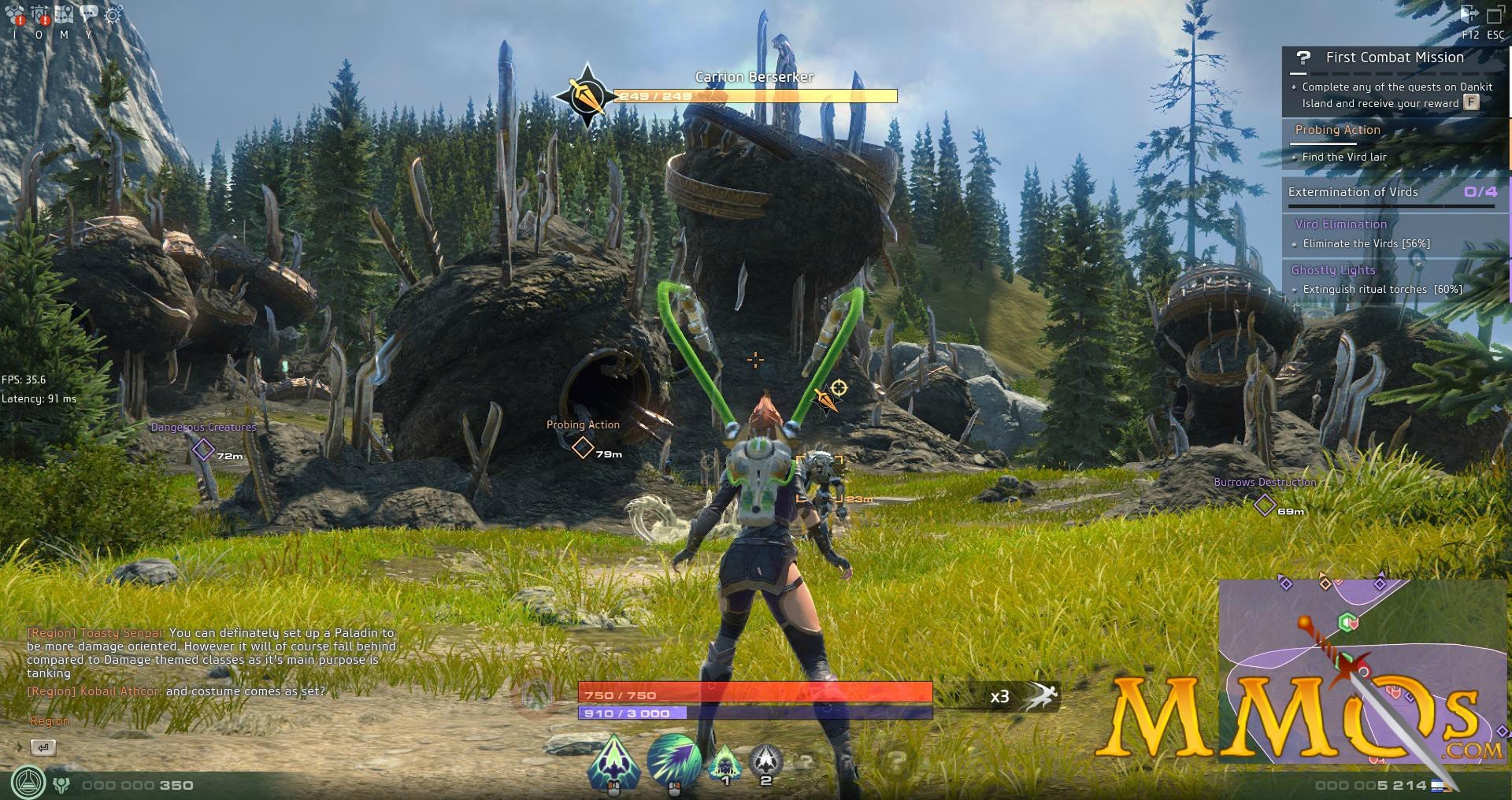Select the Probing Action quest entry
Screen dimensions: 1512x800
1337,130
